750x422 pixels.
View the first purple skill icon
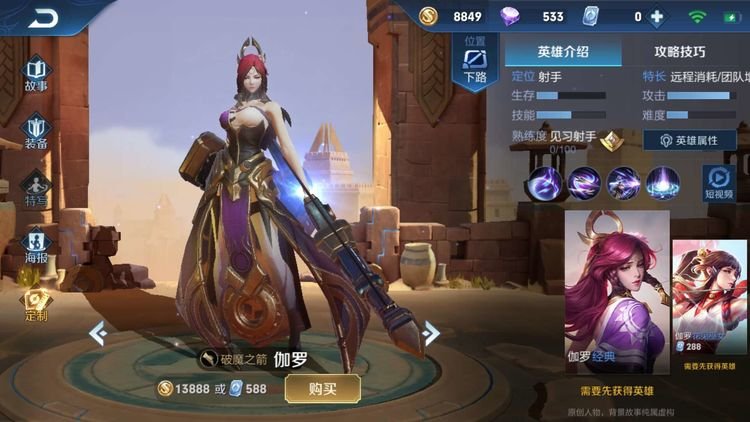(x=545, y=183)
